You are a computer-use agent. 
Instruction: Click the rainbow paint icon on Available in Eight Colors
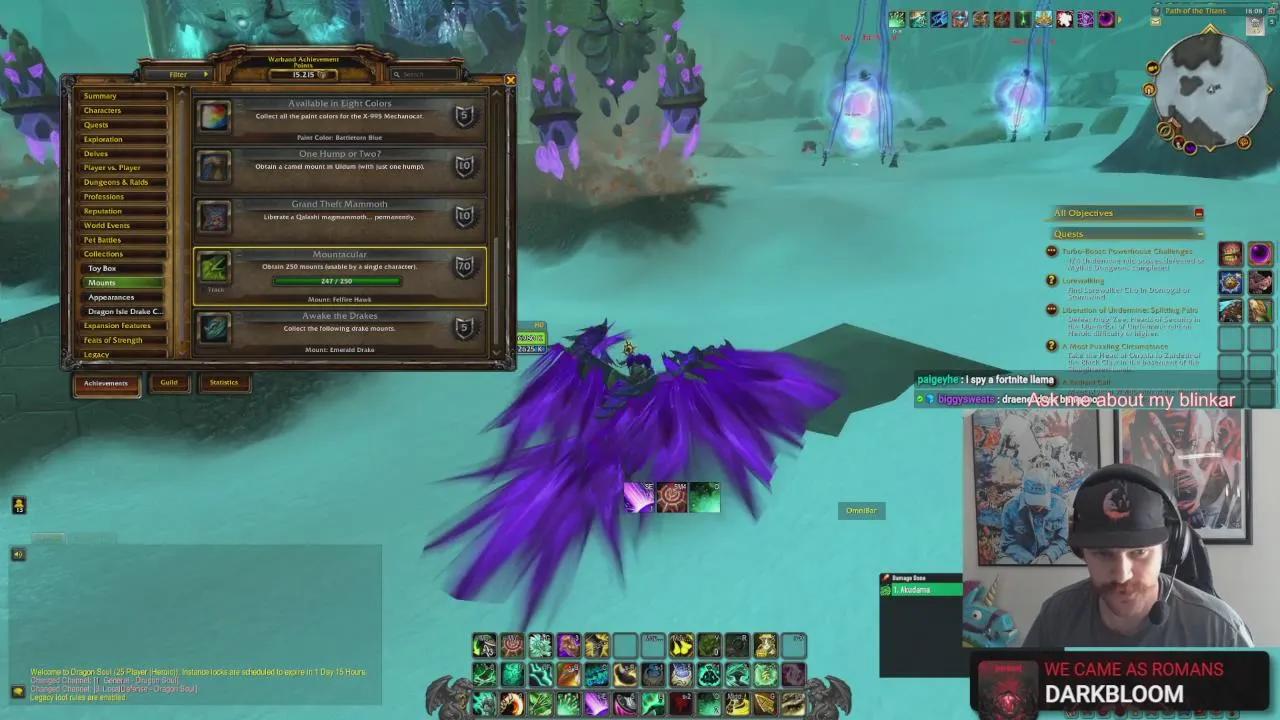point(214,118)
